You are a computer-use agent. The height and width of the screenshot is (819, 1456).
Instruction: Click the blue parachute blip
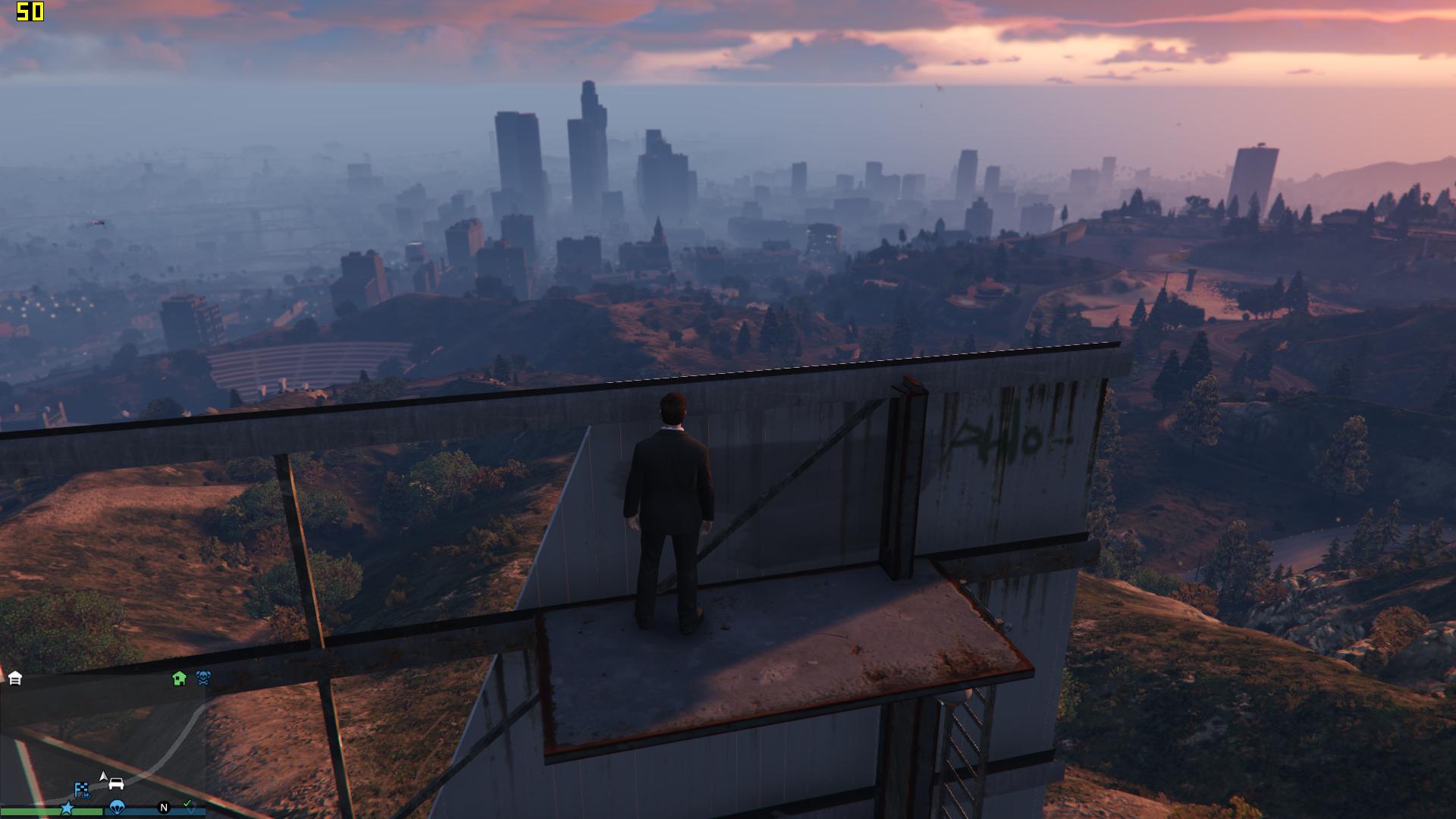[x=116, y=808]
